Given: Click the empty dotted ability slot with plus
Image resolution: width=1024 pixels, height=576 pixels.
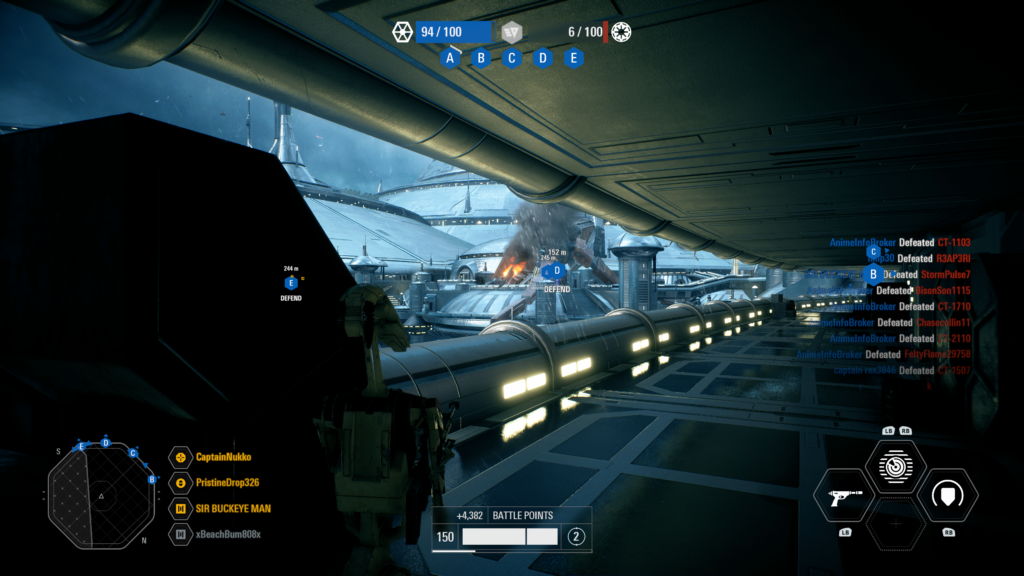Looking at the screenshot, I should coord(896,523).
